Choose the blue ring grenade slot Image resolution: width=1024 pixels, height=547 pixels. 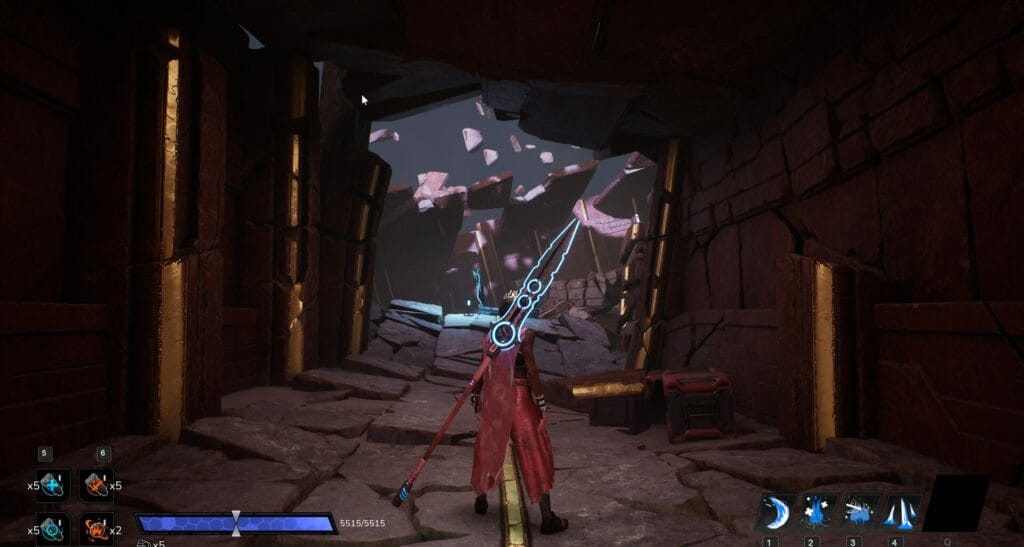click(53, 528)
